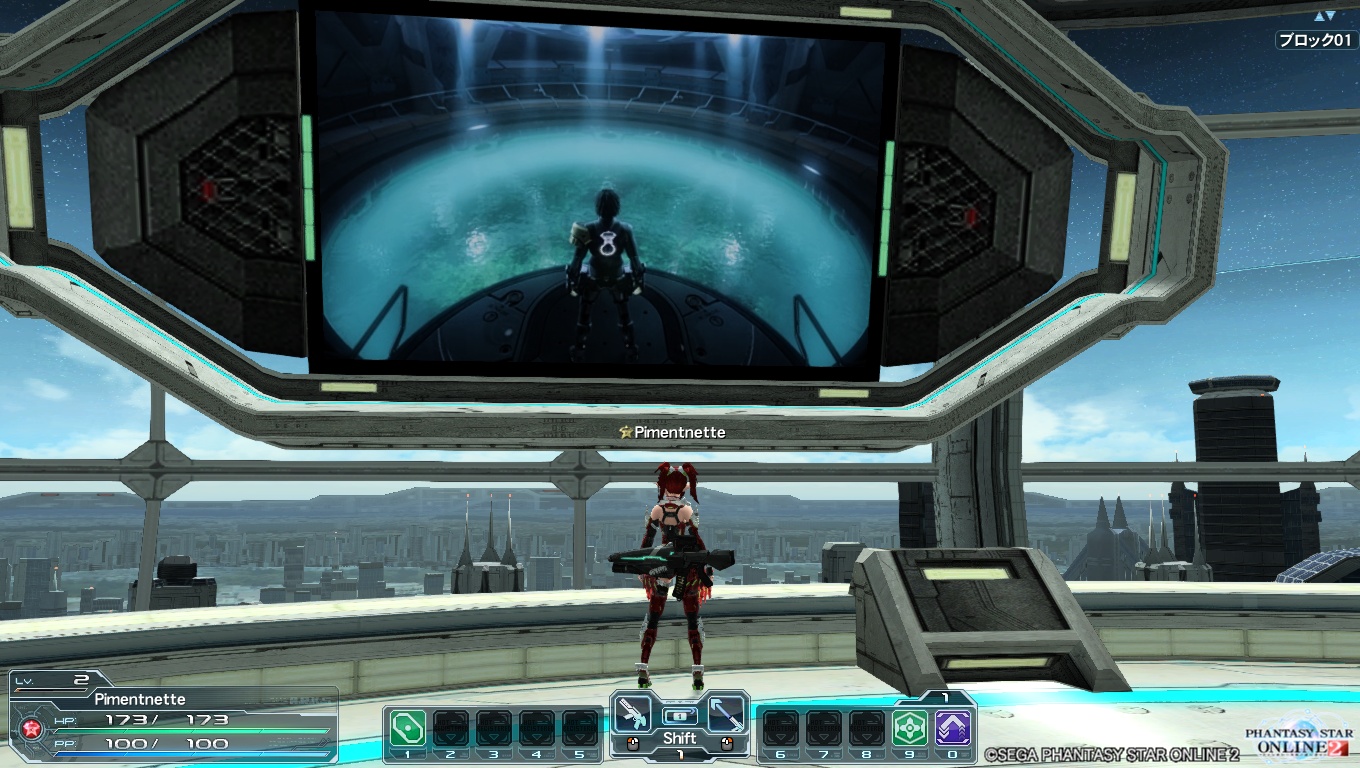Trigger the purple chevron skill in slot 0
This screenshot has height=768, width=1360.
pos(952,727)
